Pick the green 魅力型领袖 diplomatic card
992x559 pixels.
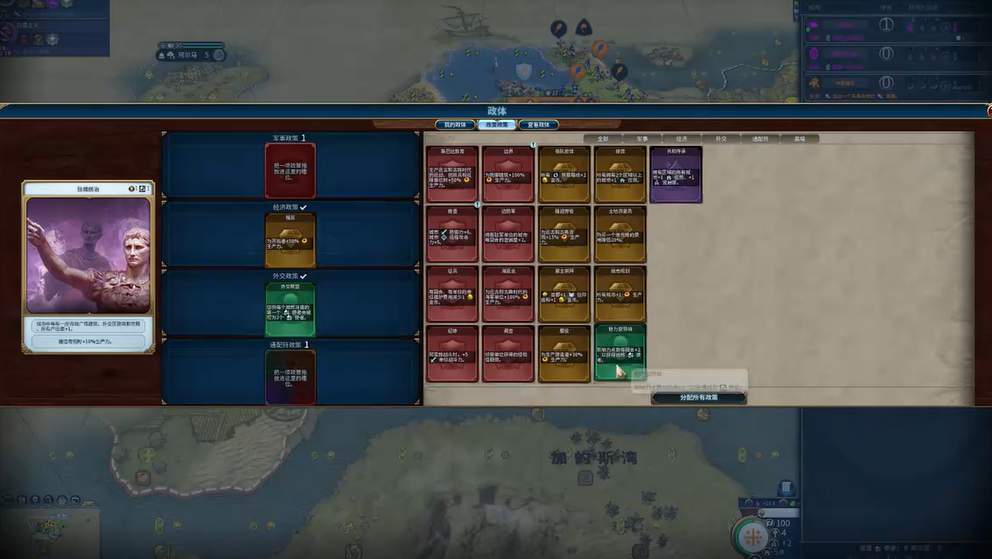(x=619, y=351)
